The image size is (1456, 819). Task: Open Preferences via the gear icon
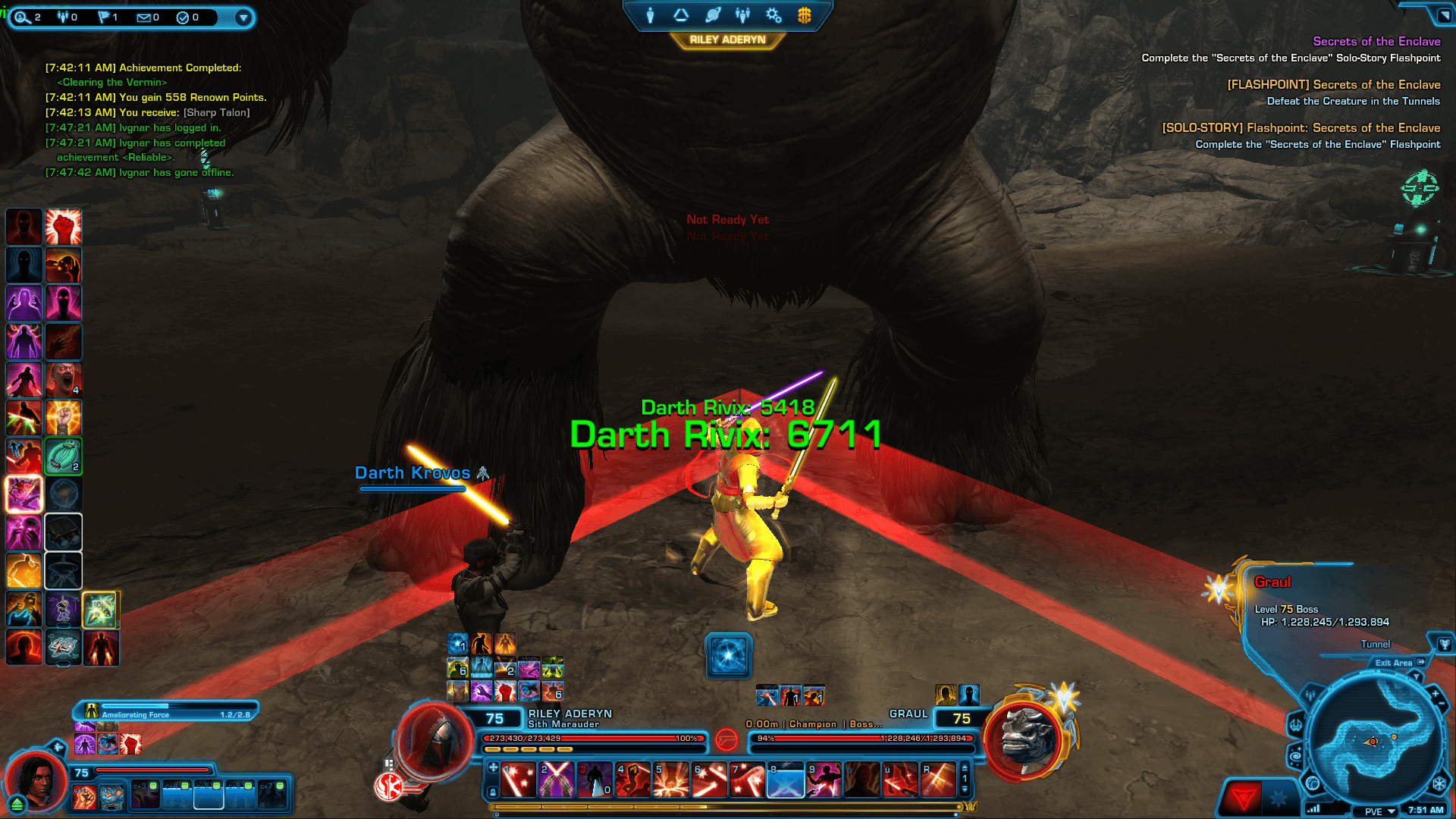[773, 15]
